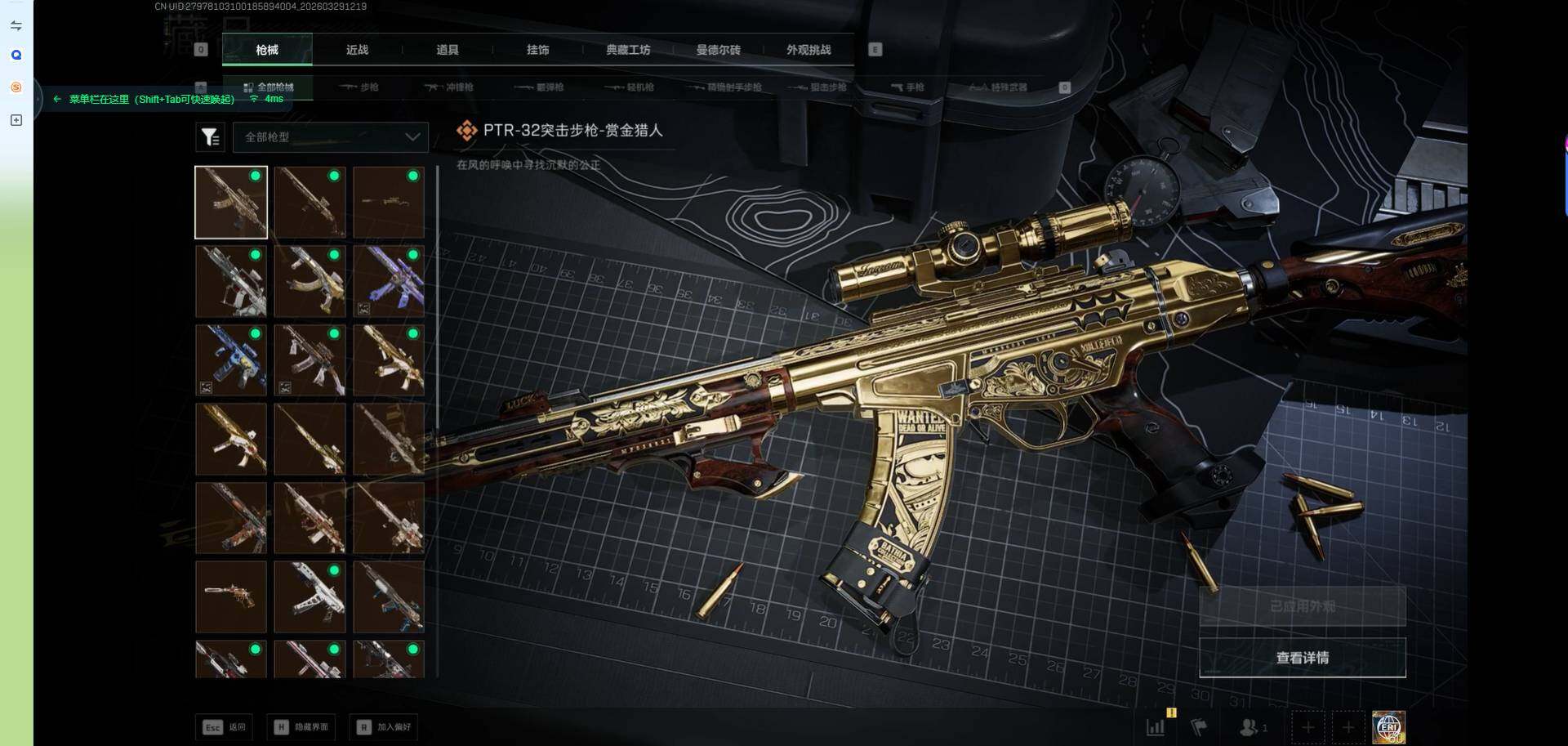Screen dimensions: 1568x746
Task: Open the 外观挑战 tab
Action: click(x=808, y=50)
